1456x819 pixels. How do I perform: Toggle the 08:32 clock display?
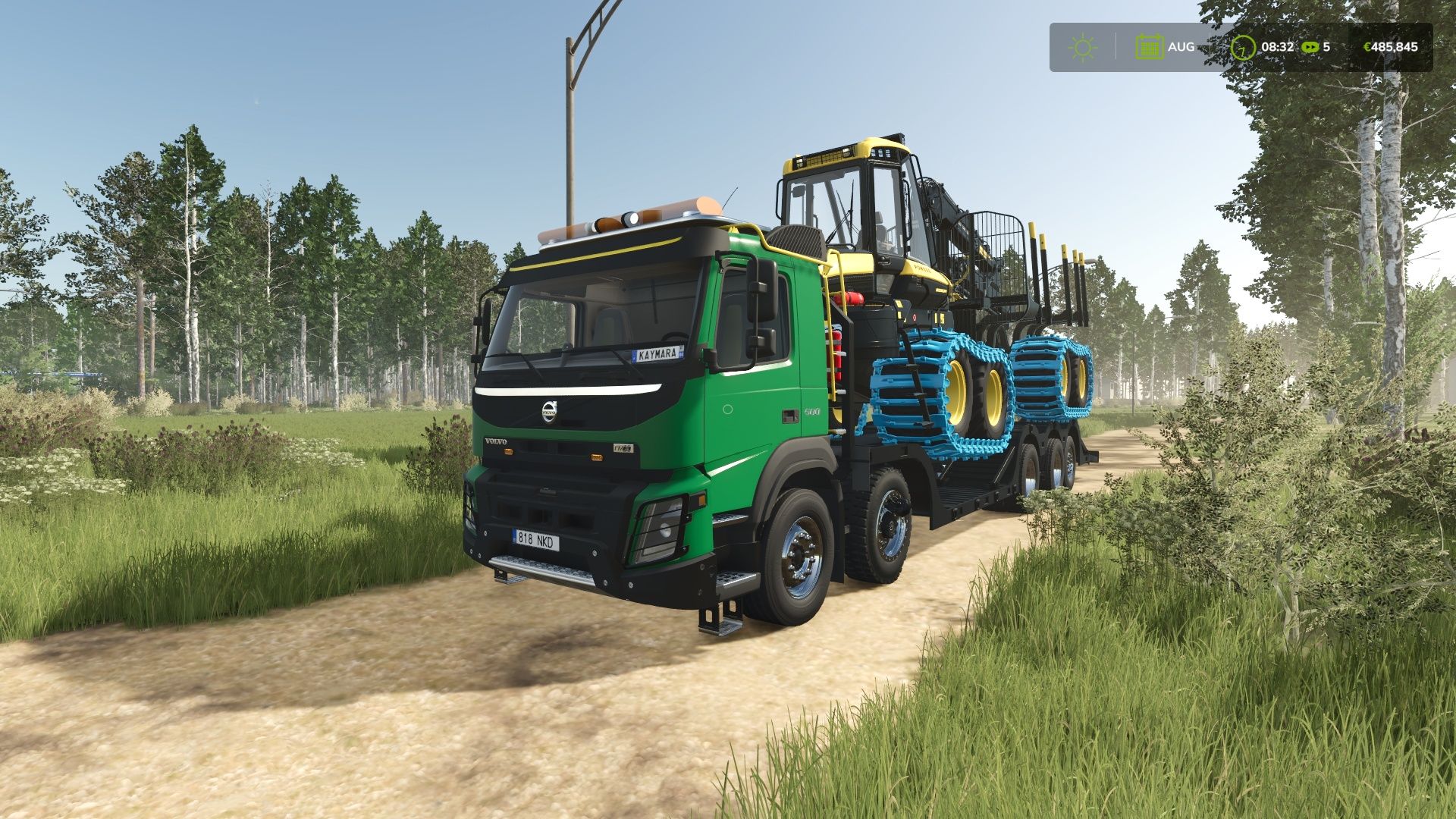point(1278,46)
